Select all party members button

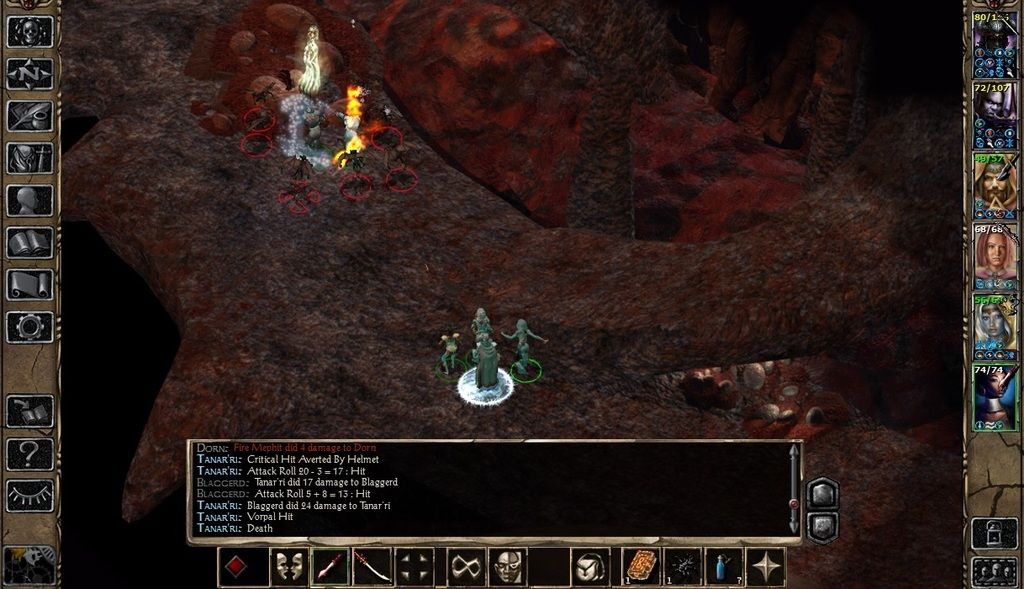995,571
